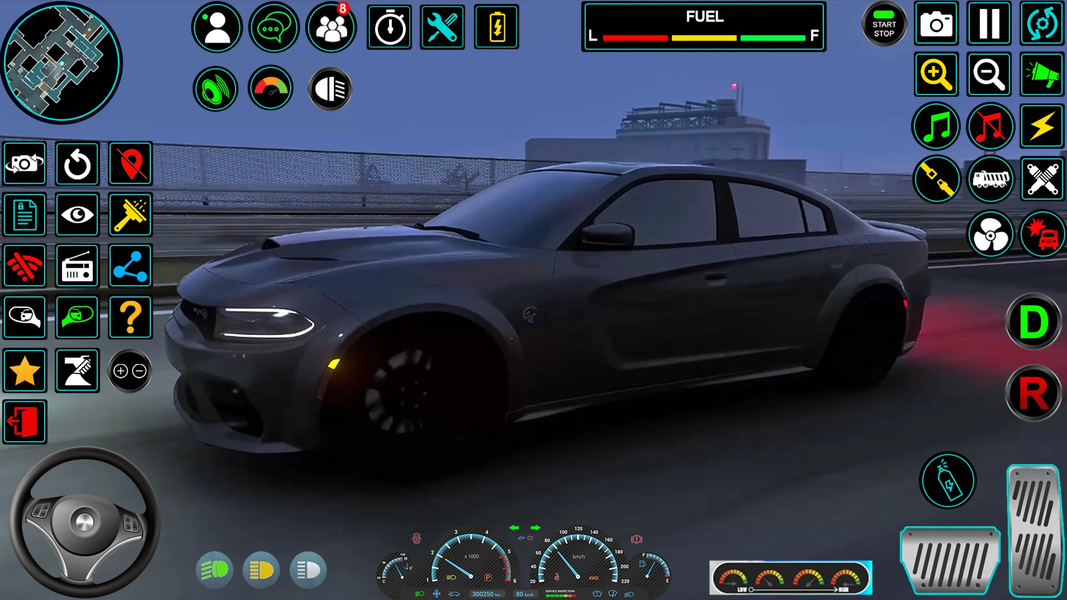Screen dimensions: 1067x600
Task: Toggle the radio icon
Action: coord(77,267)
